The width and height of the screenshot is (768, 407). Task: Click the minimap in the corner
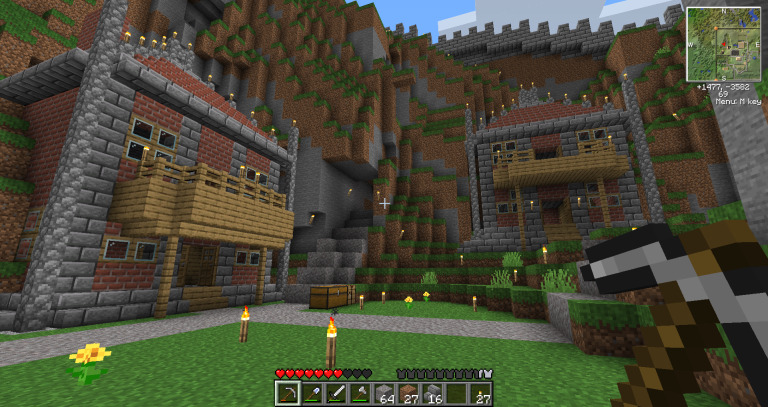[720, 44]
